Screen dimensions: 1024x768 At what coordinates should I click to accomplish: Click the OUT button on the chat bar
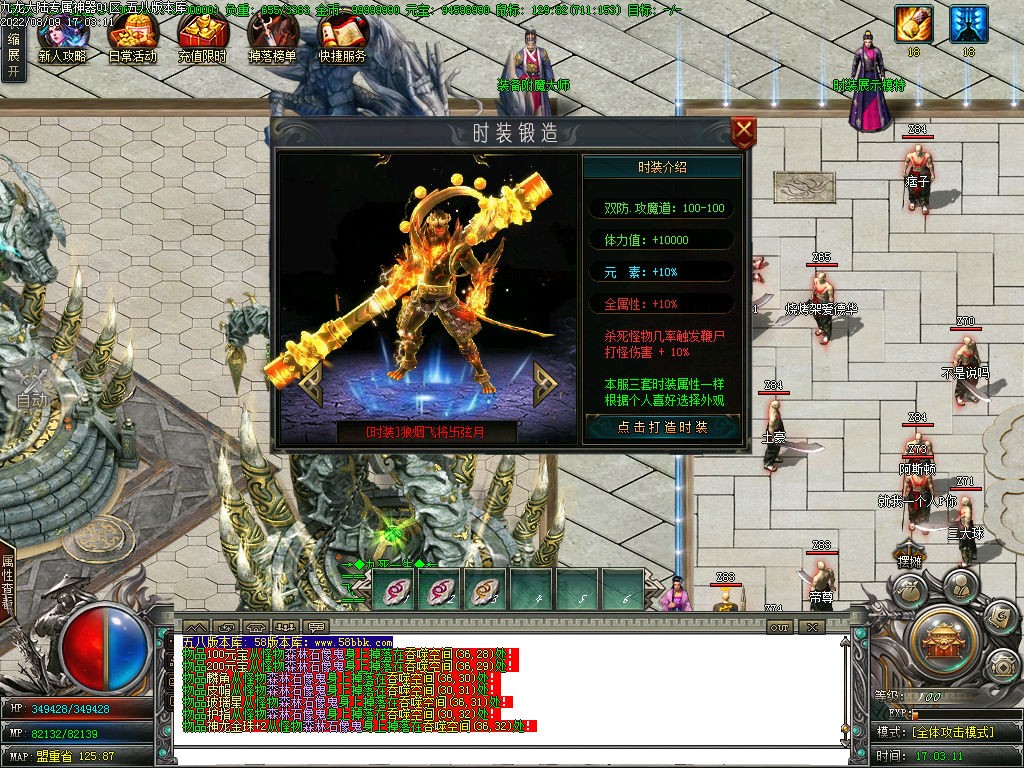click(780, 627)
